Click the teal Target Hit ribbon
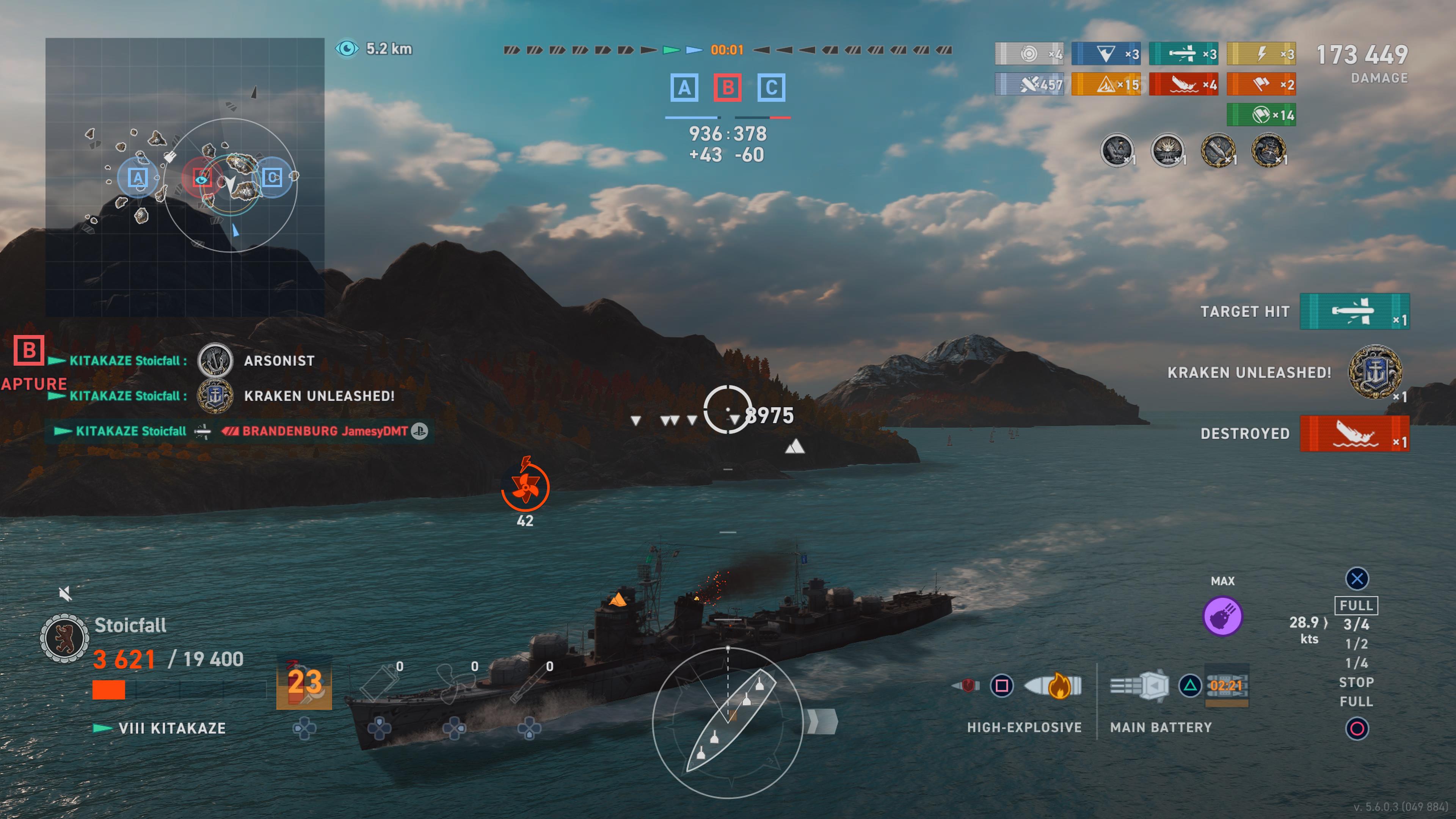This screenshot has height=819, width=1456. pyautogui.click(x=1354, y=311)
